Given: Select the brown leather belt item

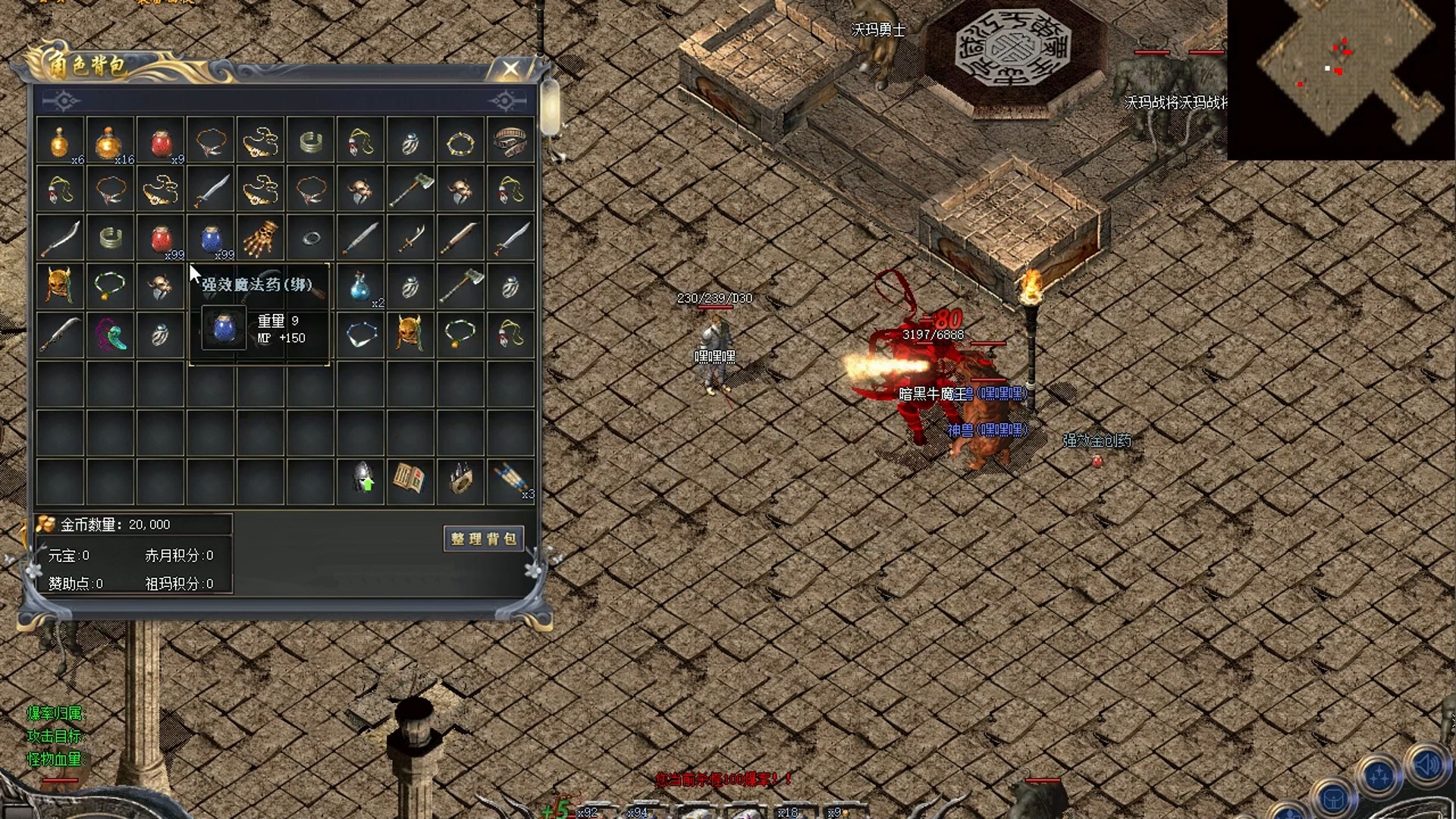Looking at the screenshot, I should click(x=510, y=142).
